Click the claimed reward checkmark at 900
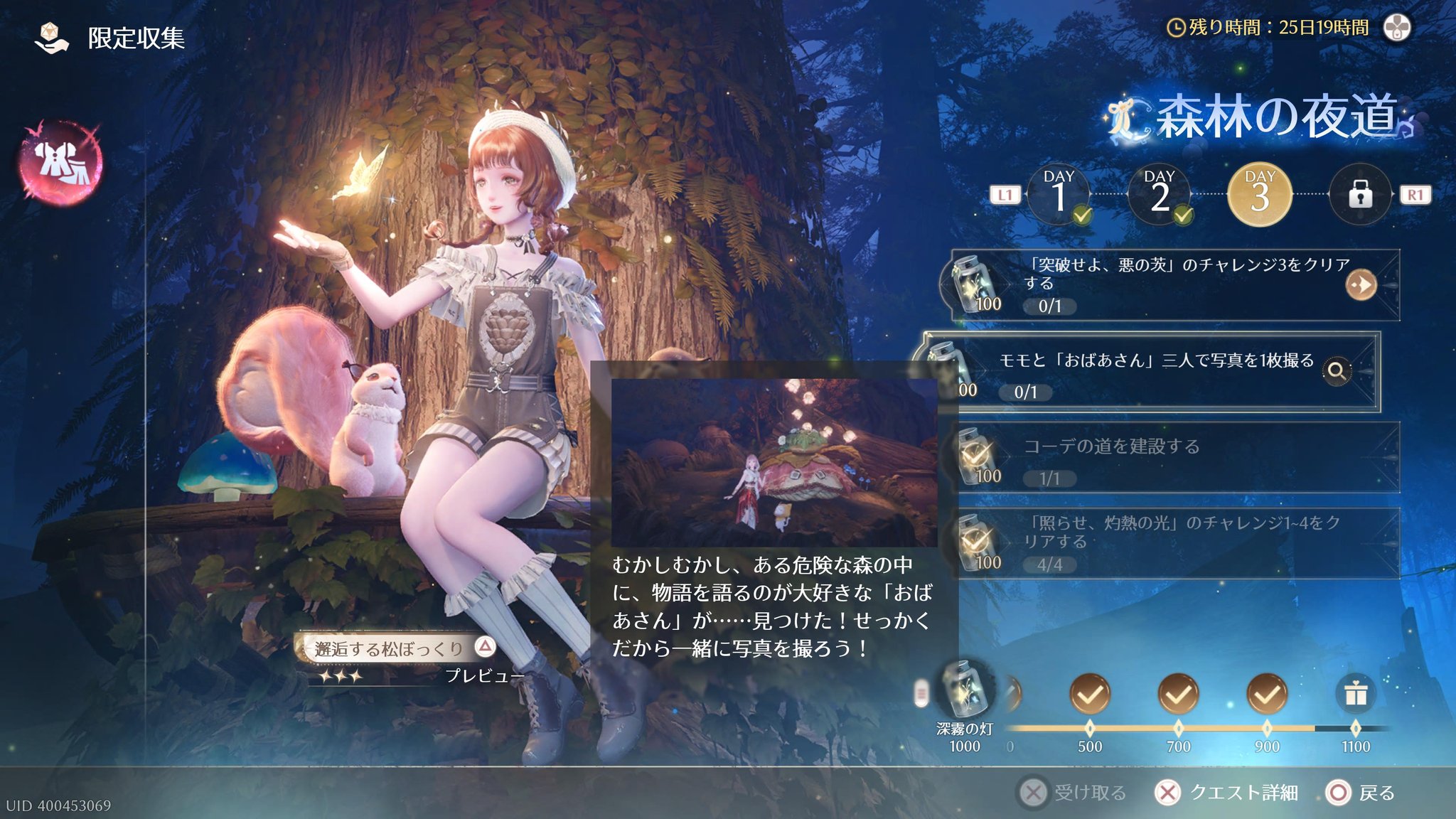 point(1266,694)
